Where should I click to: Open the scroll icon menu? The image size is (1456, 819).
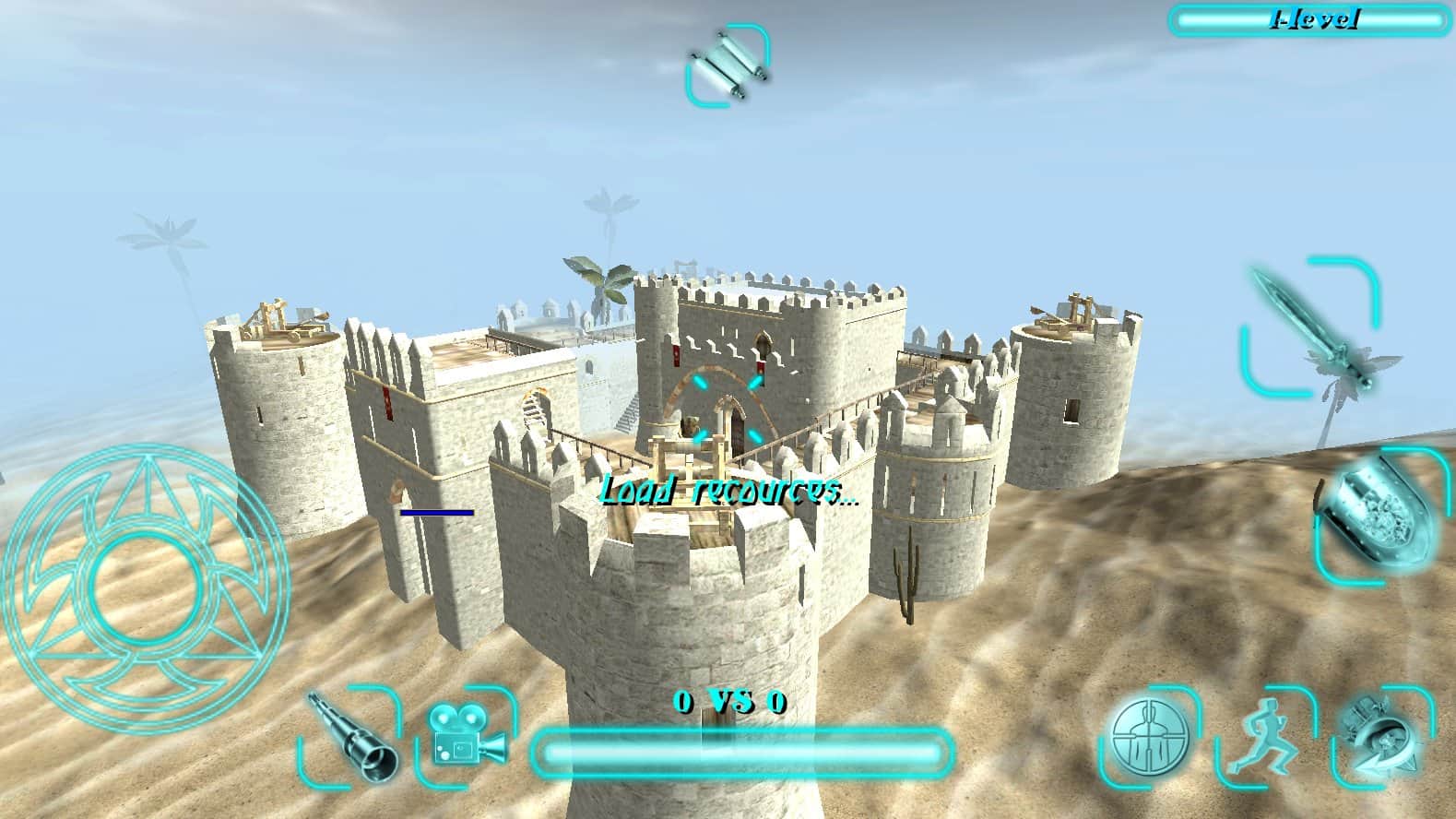coord(727,63)
